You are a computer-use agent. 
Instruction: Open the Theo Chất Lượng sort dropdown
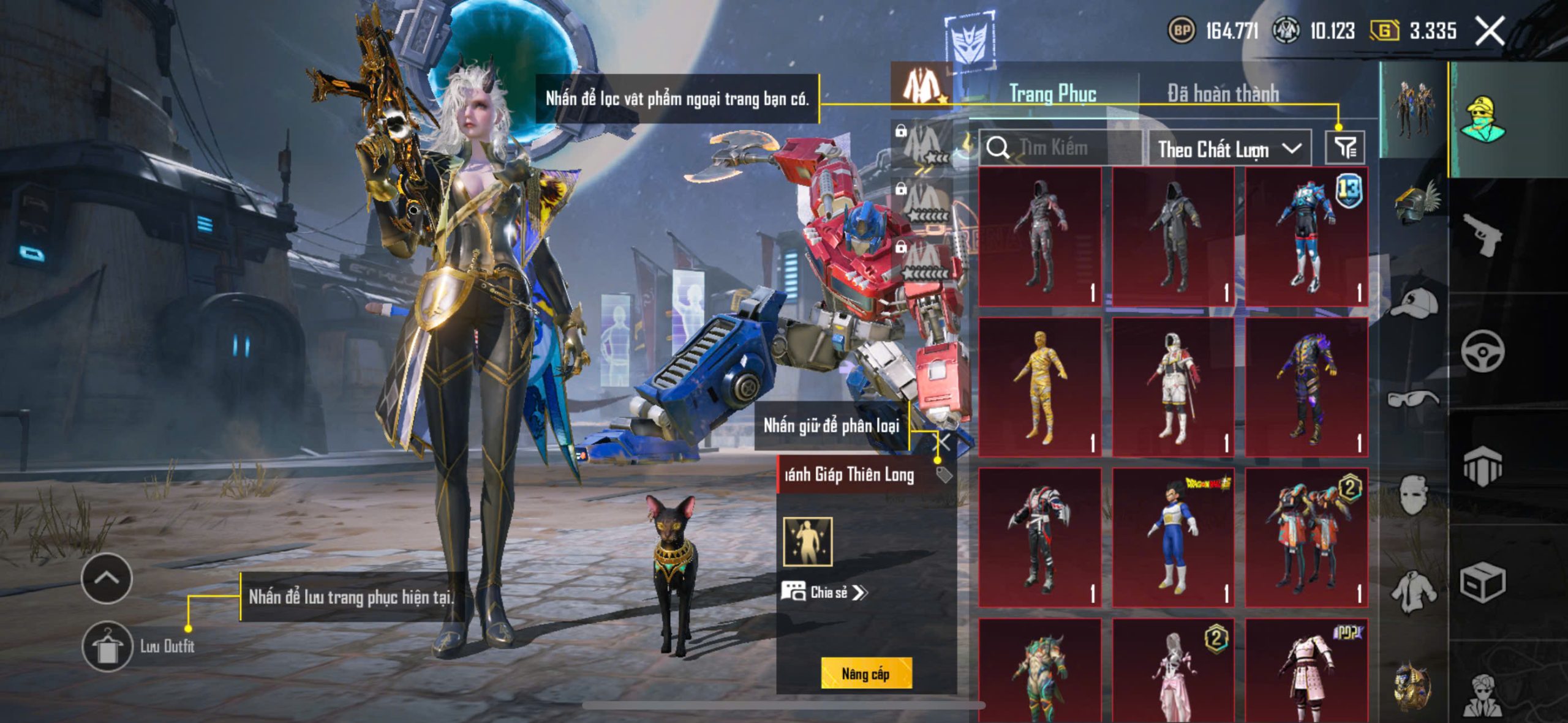(1229, 149)
